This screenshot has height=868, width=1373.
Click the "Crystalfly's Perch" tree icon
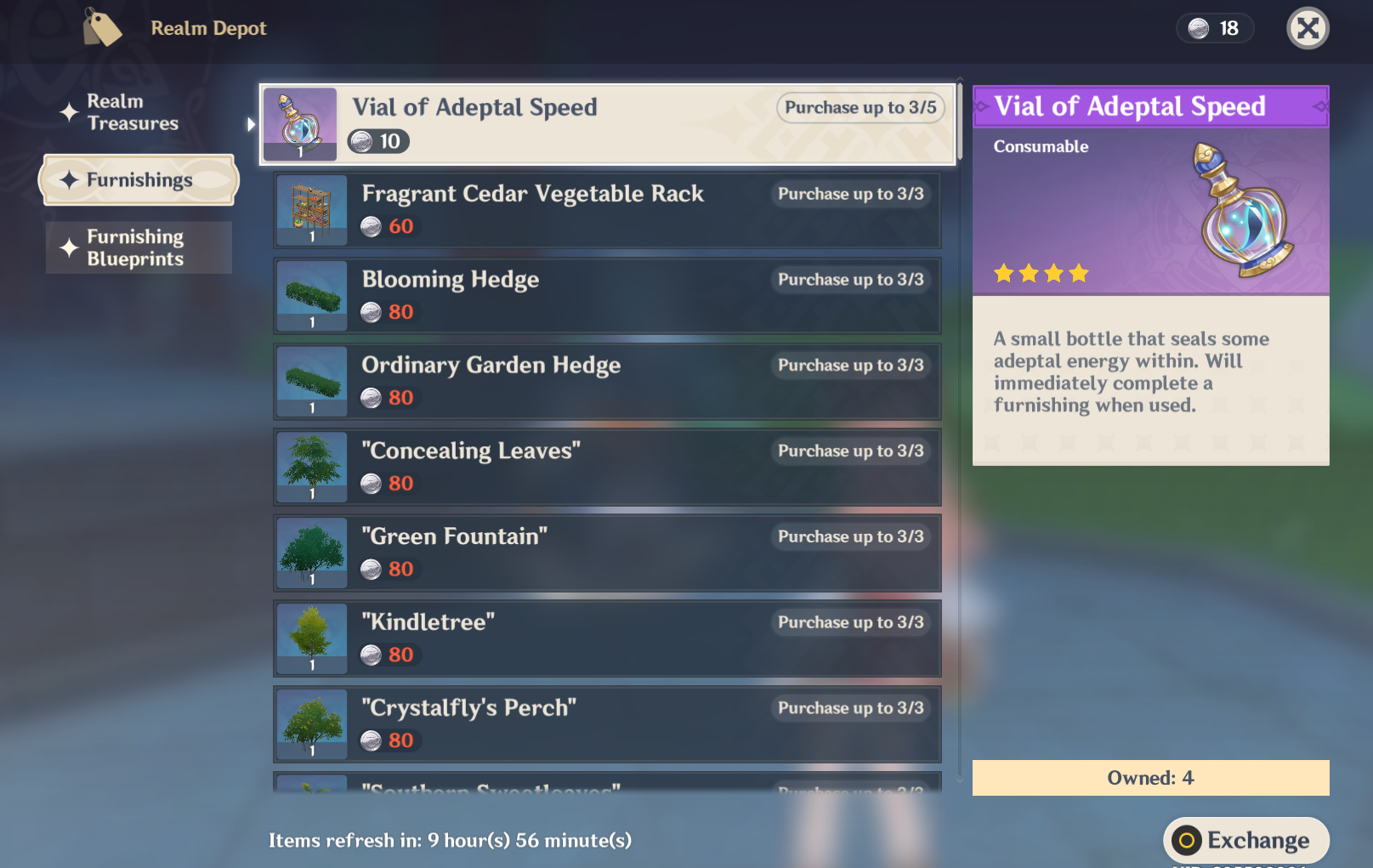pyautogui.click(x=311, y=723)
